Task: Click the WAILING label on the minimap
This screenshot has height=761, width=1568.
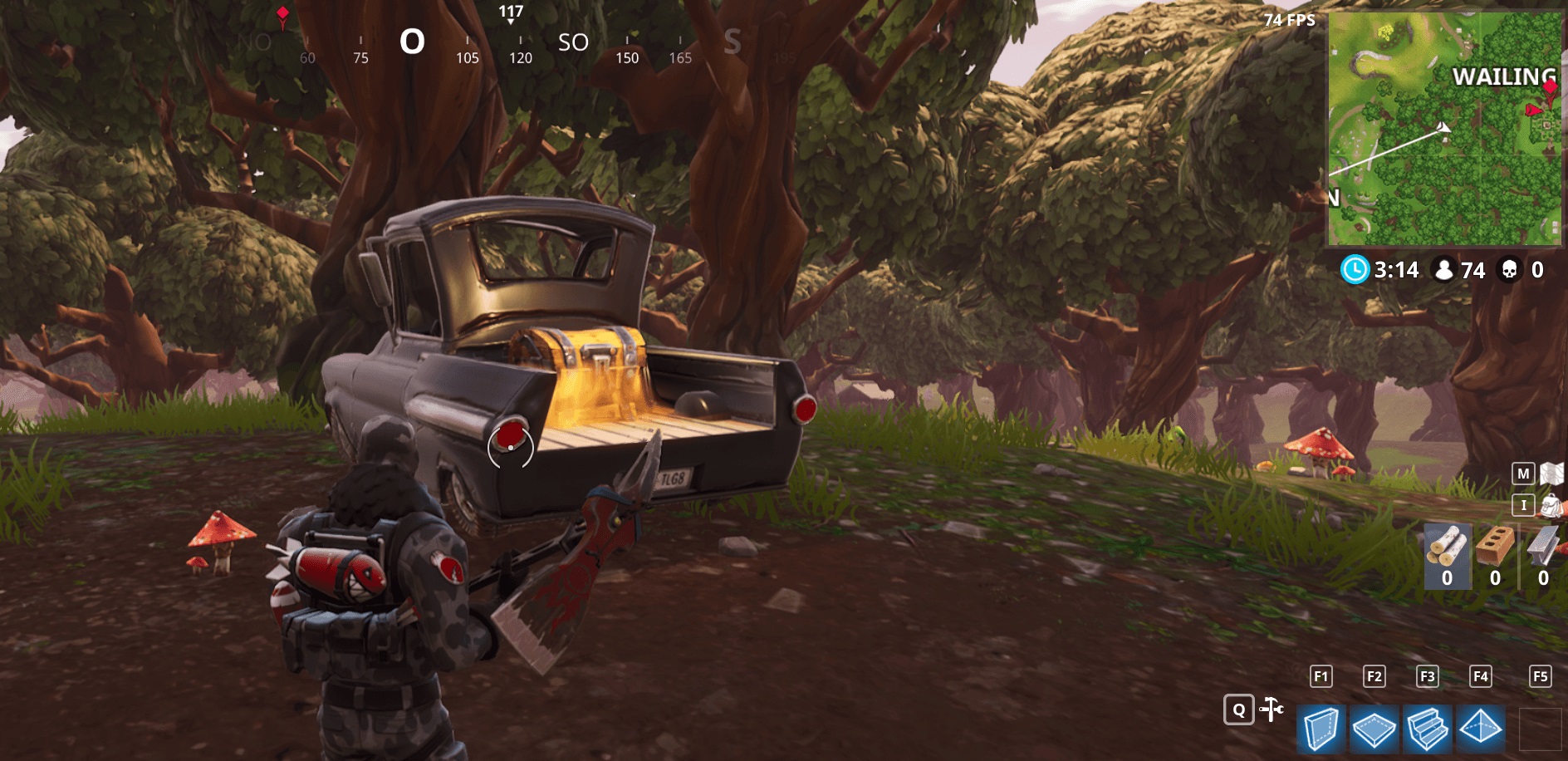Action: pos(1503,77)
